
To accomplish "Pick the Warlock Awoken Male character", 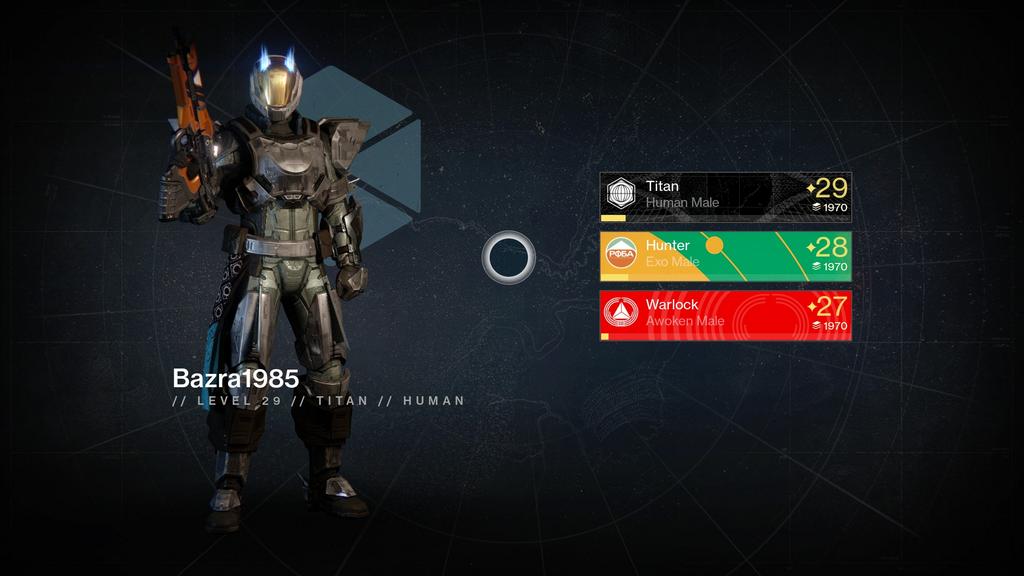I will click(725, 315).
